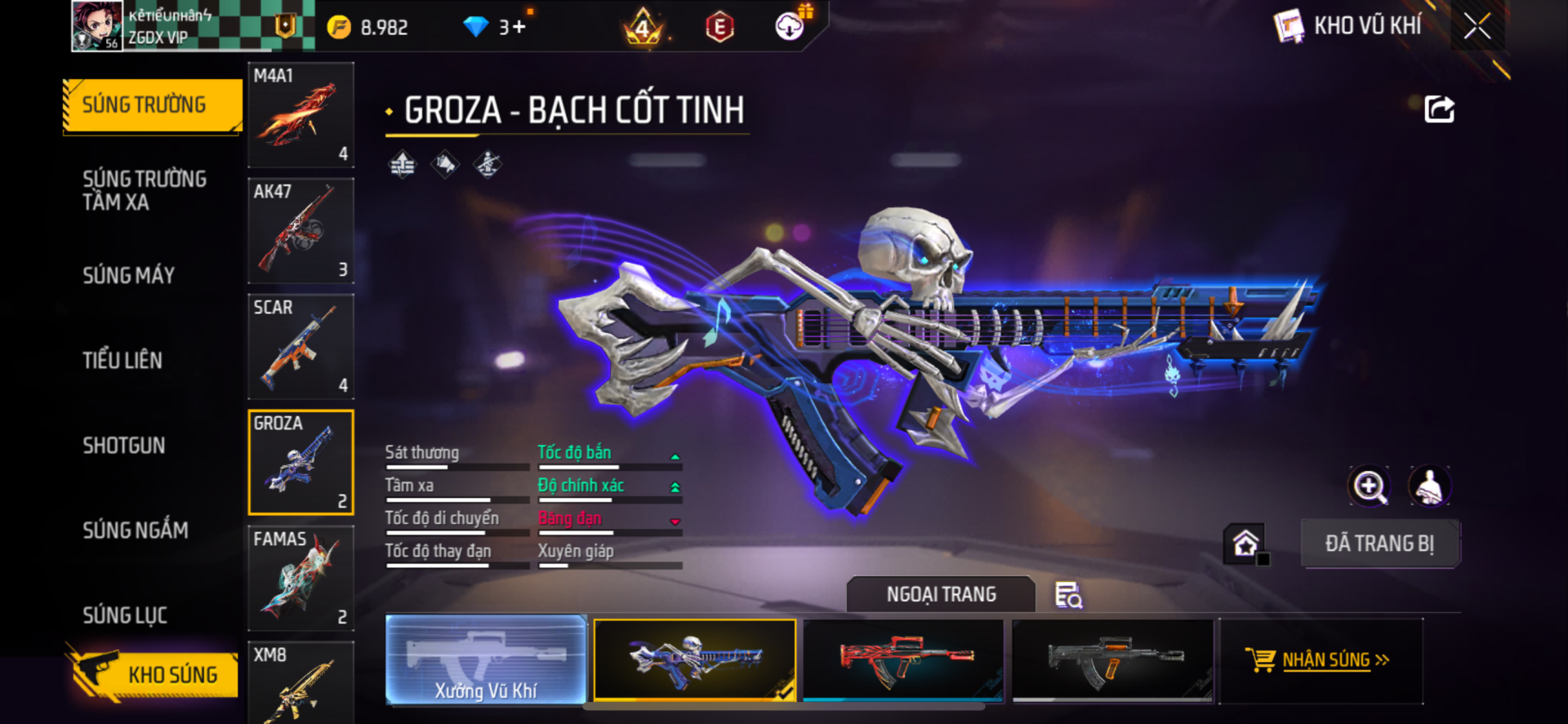Image resolution: width=1568 pixels, height=724 pixels.
Task: Choose the AK47 weapon tile
Action: (301, 231)
